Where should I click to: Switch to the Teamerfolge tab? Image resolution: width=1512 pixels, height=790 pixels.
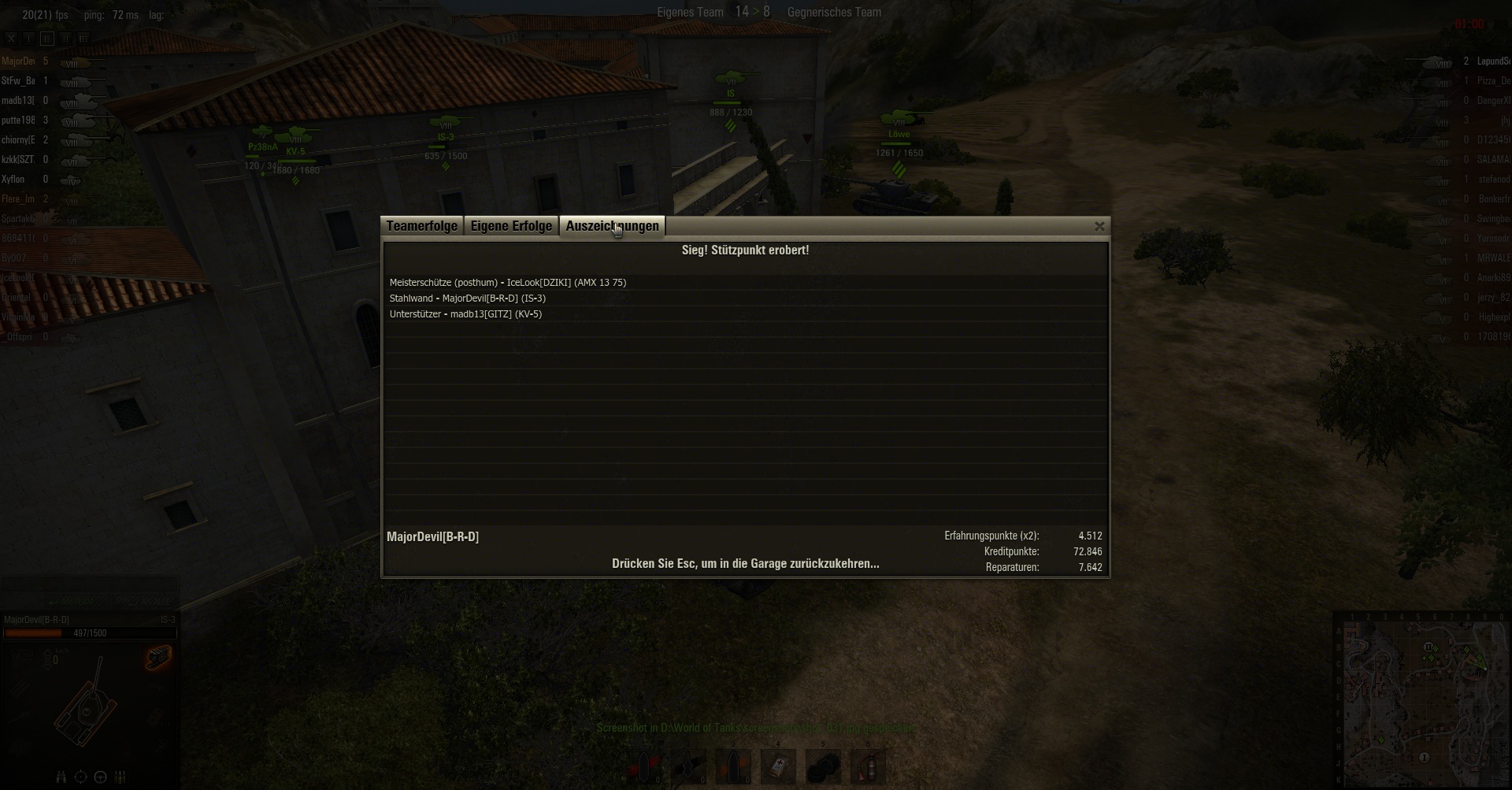421,227
